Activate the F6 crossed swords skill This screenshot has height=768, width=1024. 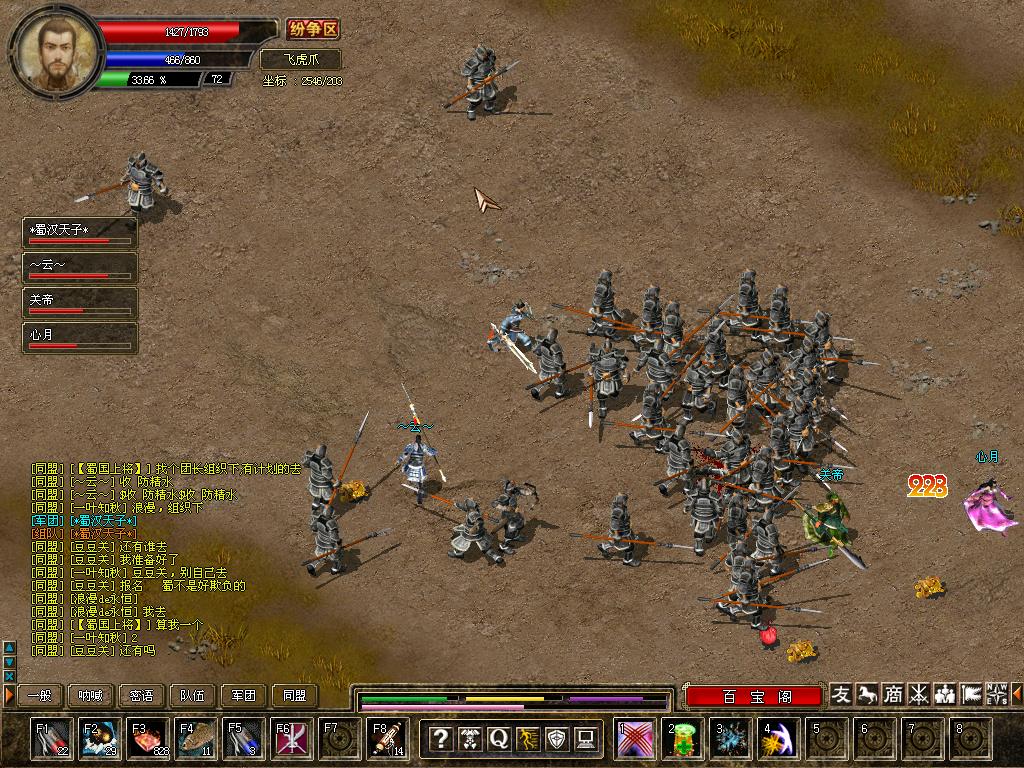[291, 739]
